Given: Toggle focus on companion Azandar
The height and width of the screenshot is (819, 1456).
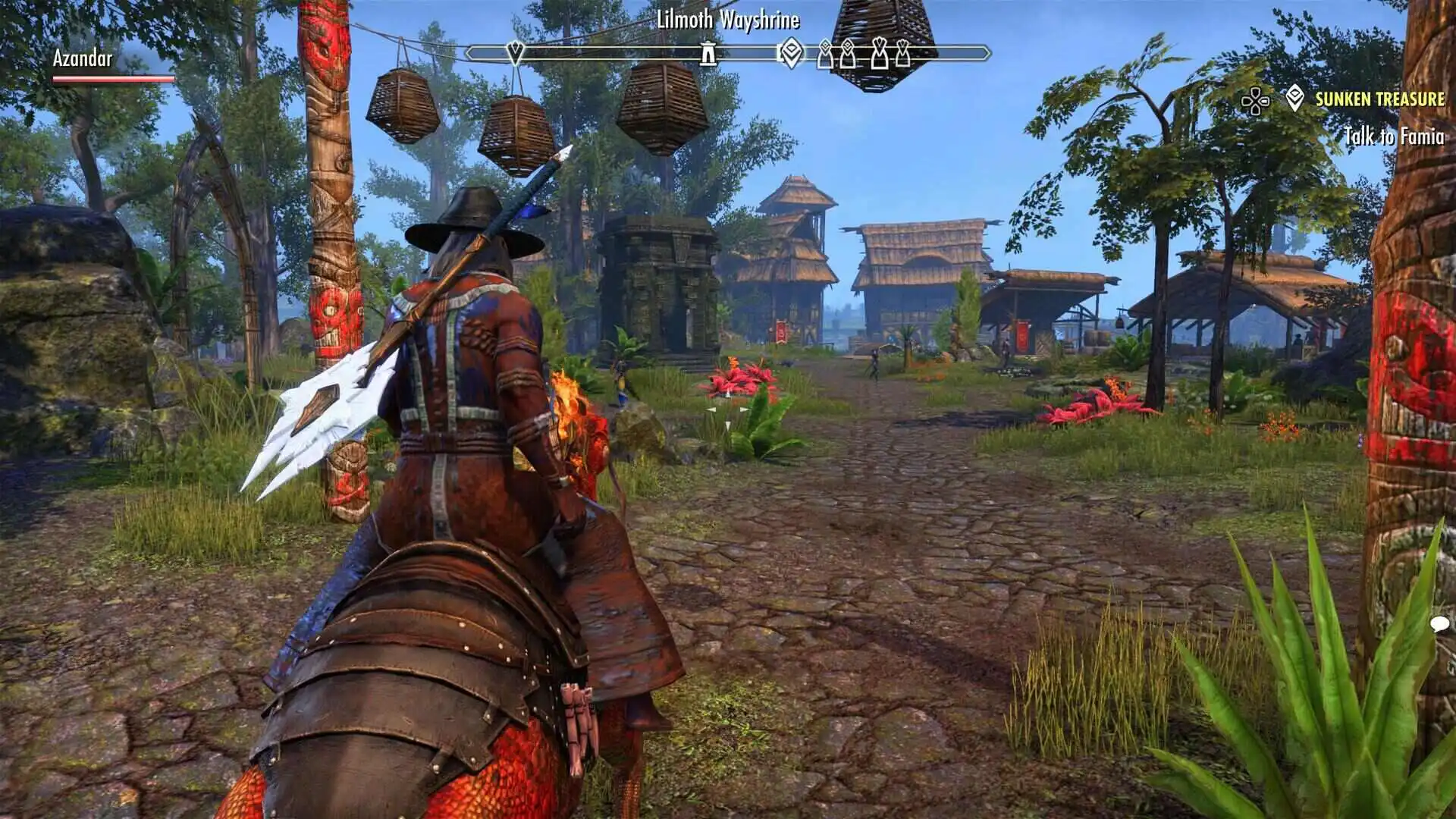Looking at the screenshot, I should (82, 58).
